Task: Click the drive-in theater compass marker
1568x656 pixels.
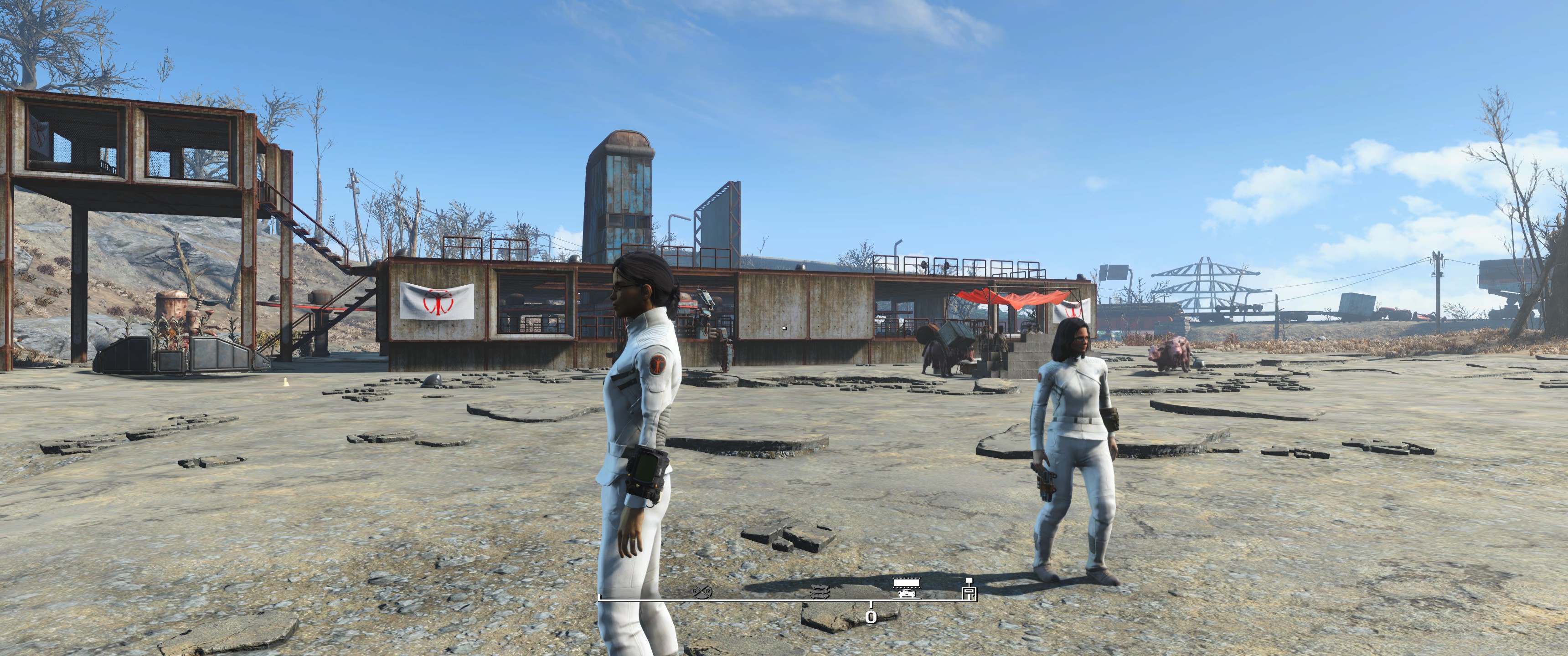Action: point(906,589)
